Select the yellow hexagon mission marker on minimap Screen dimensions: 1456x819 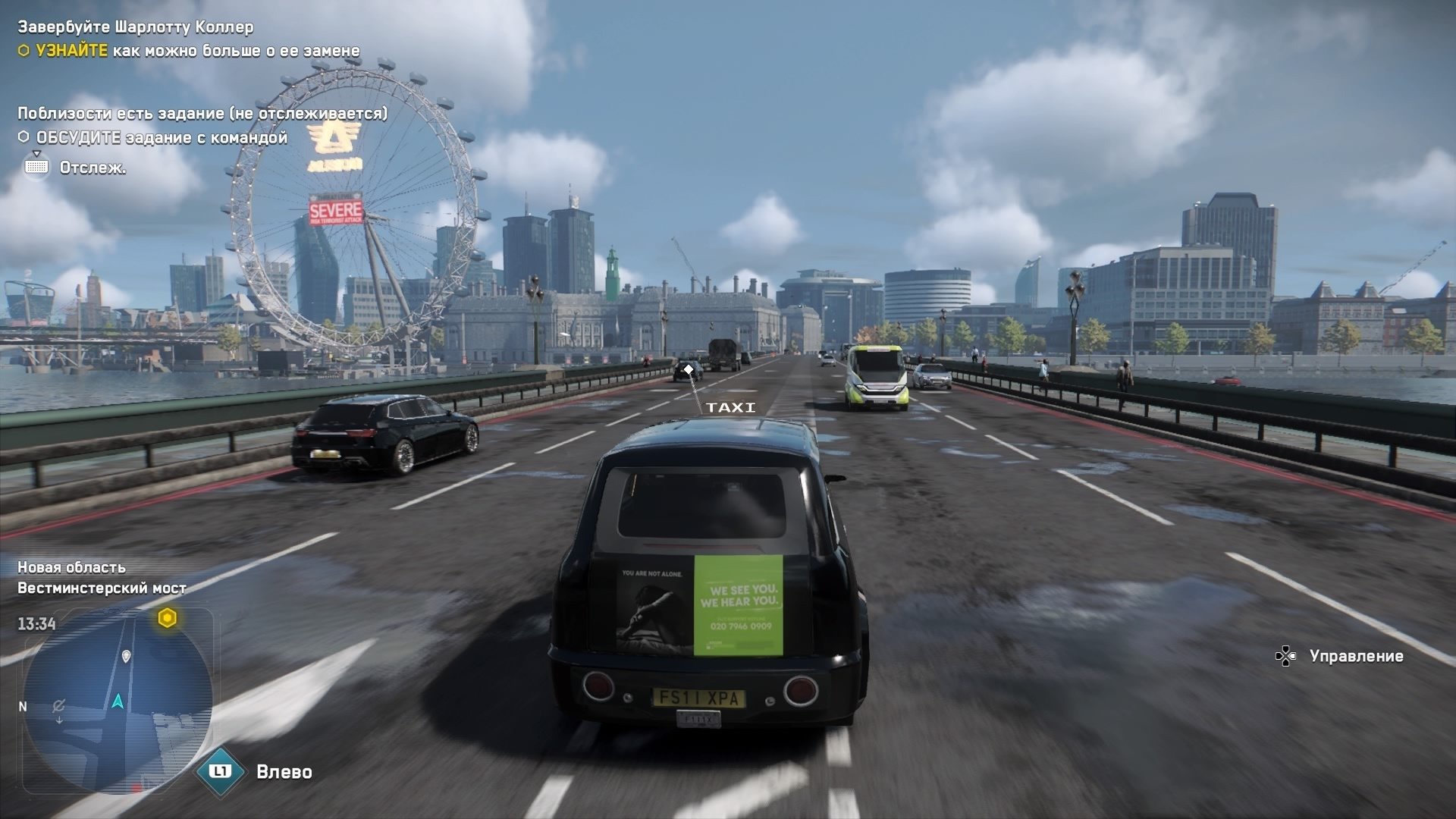167,618
